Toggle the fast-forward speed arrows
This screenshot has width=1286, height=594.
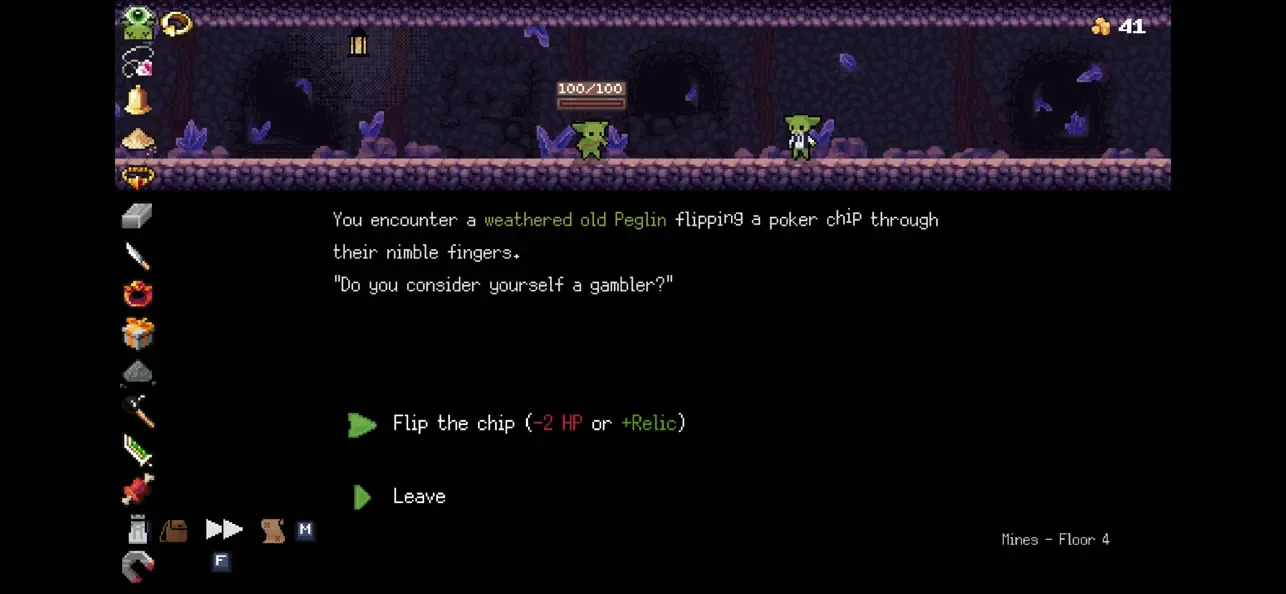[x=224, y=529]
